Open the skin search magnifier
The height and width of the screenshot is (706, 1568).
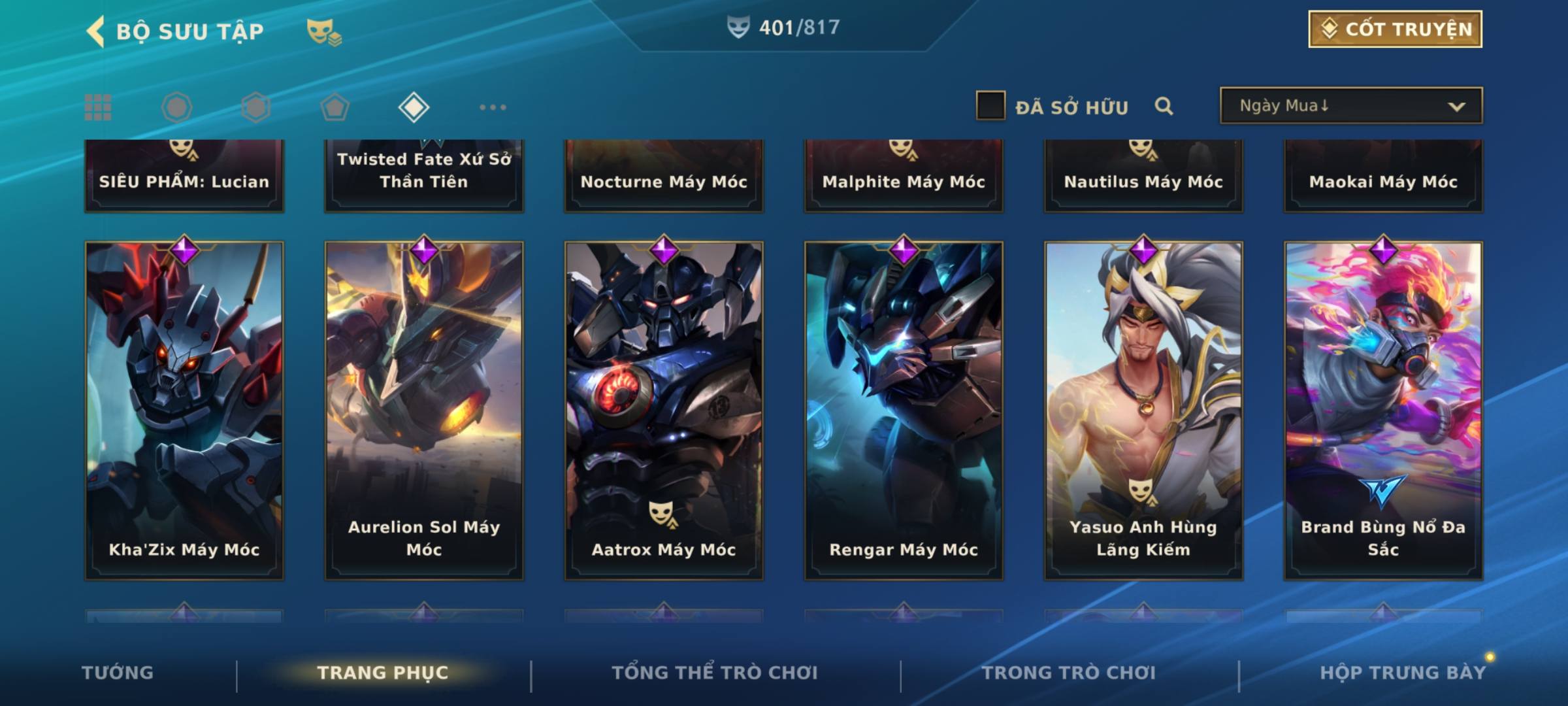coord(1164,106)
